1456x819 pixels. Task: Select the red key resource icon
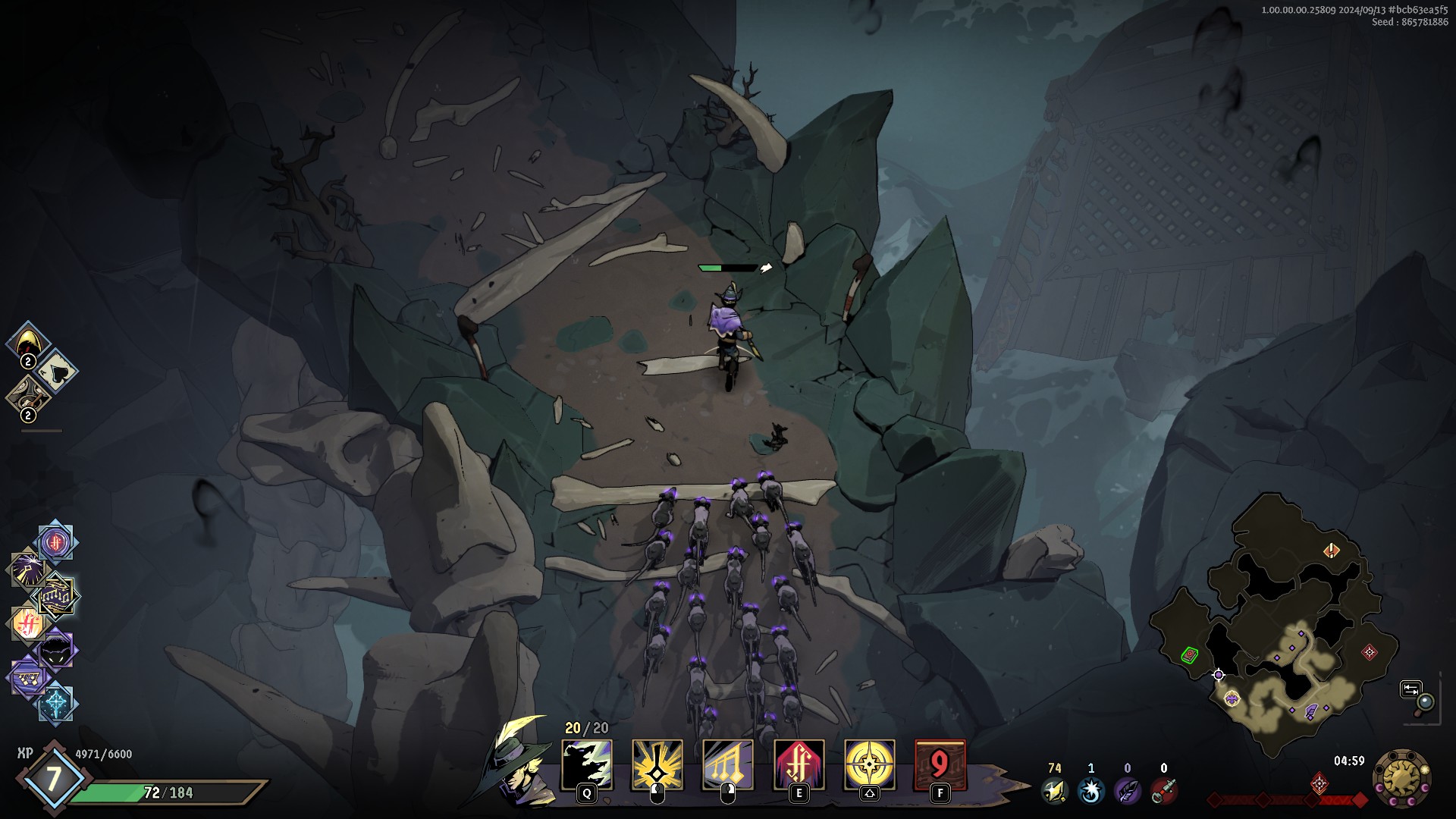tap(1163, 791)
